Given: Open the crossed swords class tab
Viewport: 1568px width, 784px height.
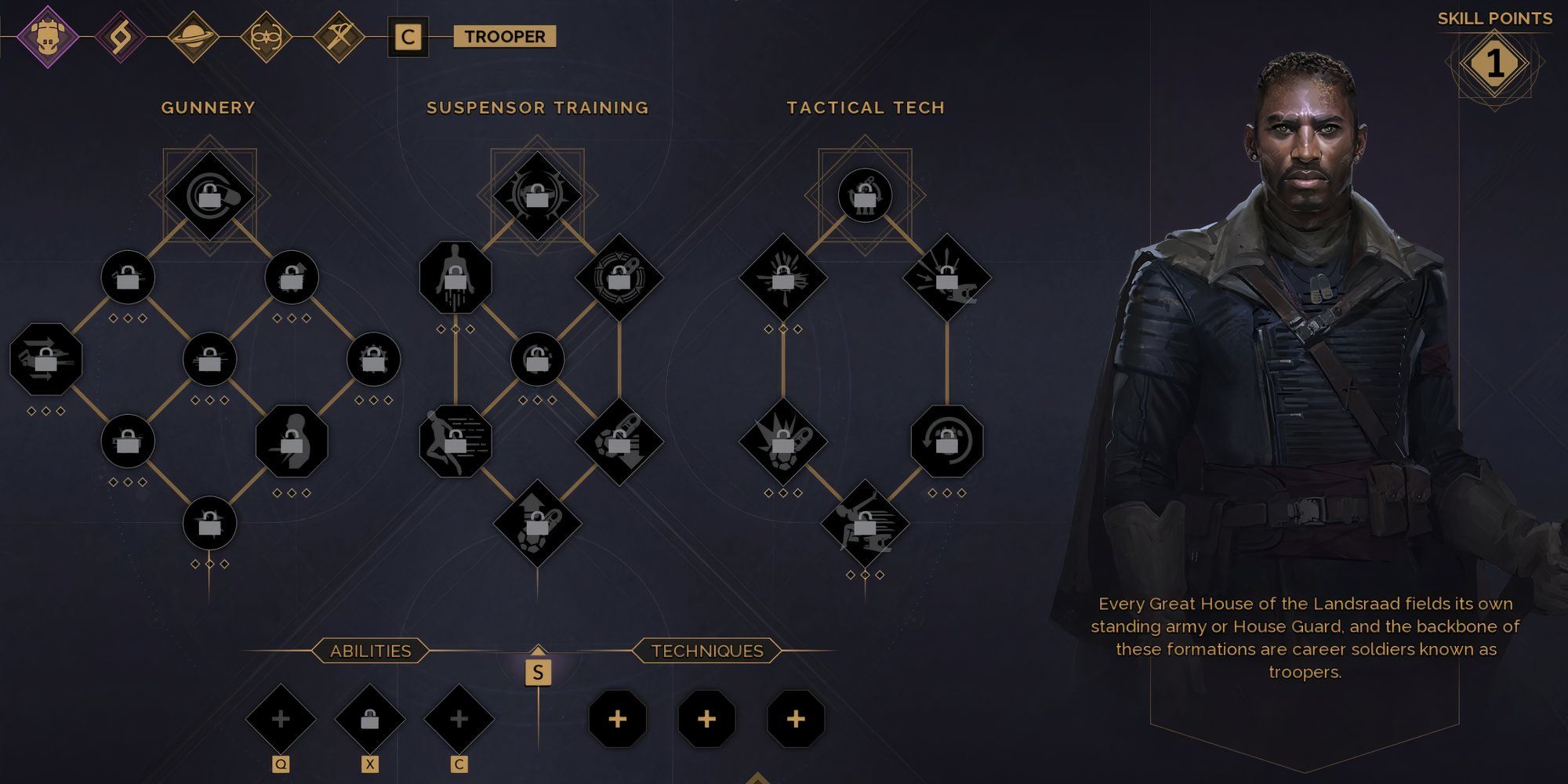Looking at the screenshot, I should [339, 36].
